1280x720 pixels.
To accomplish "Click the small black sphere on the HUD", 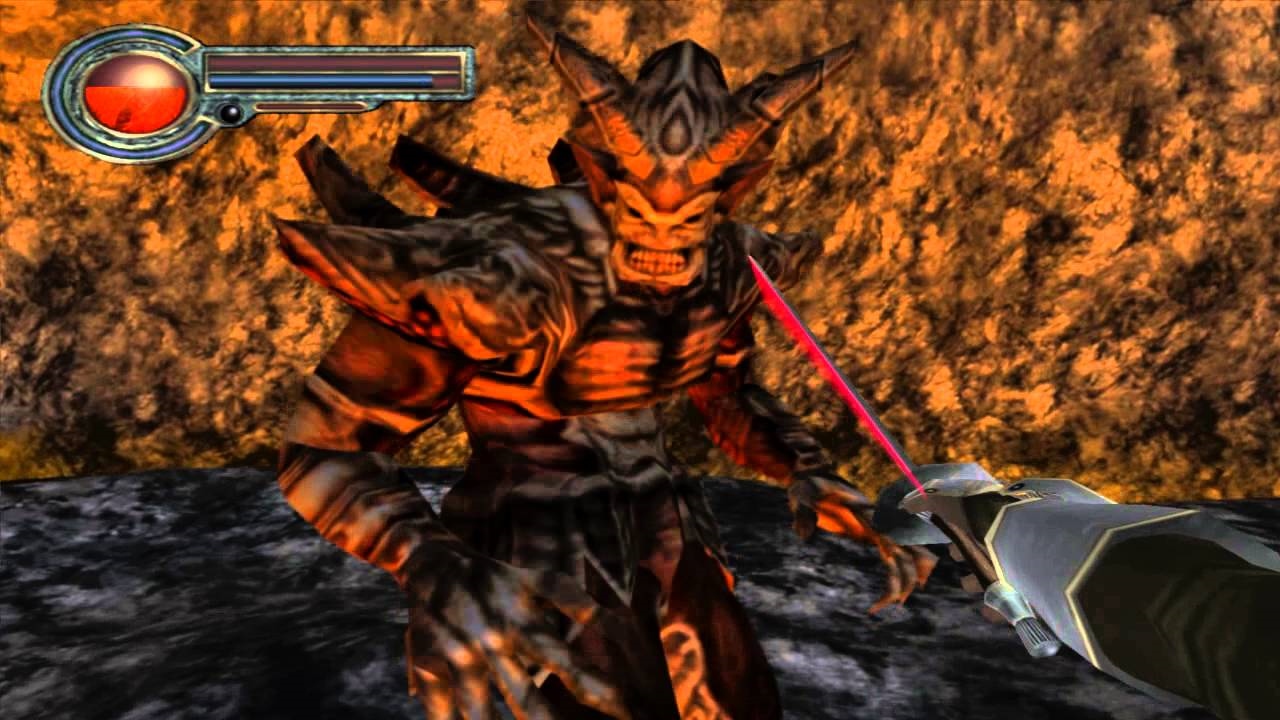I will point(230,113).
